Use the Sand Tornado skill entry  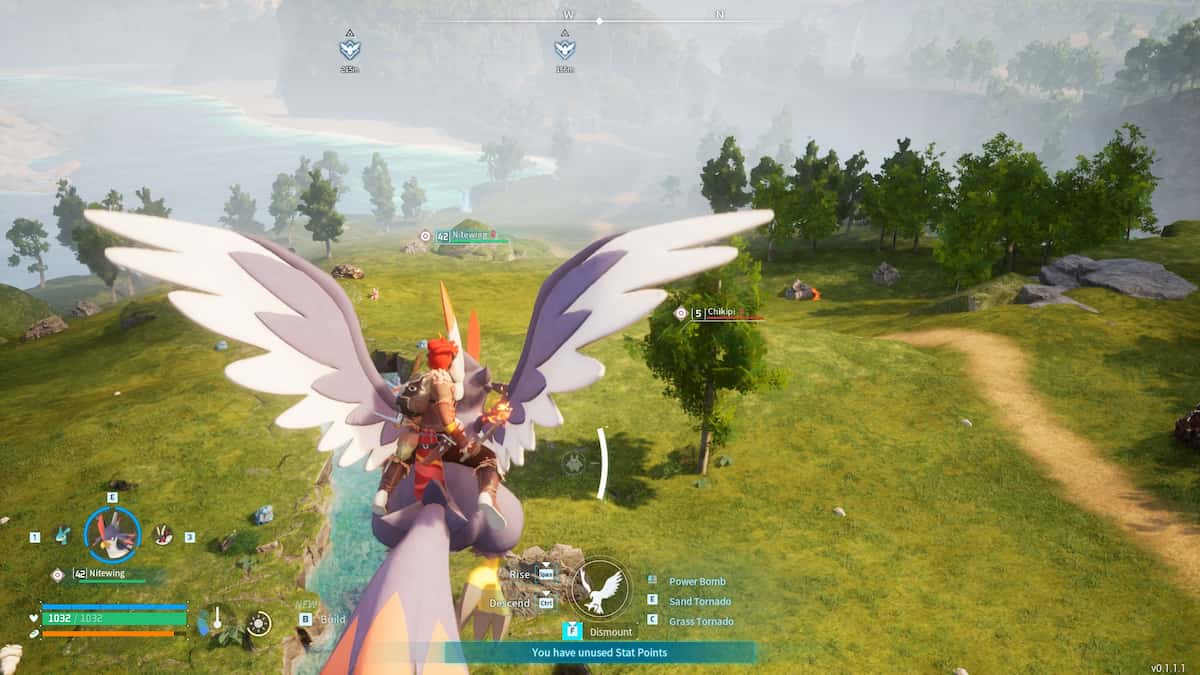click(699, 601)
